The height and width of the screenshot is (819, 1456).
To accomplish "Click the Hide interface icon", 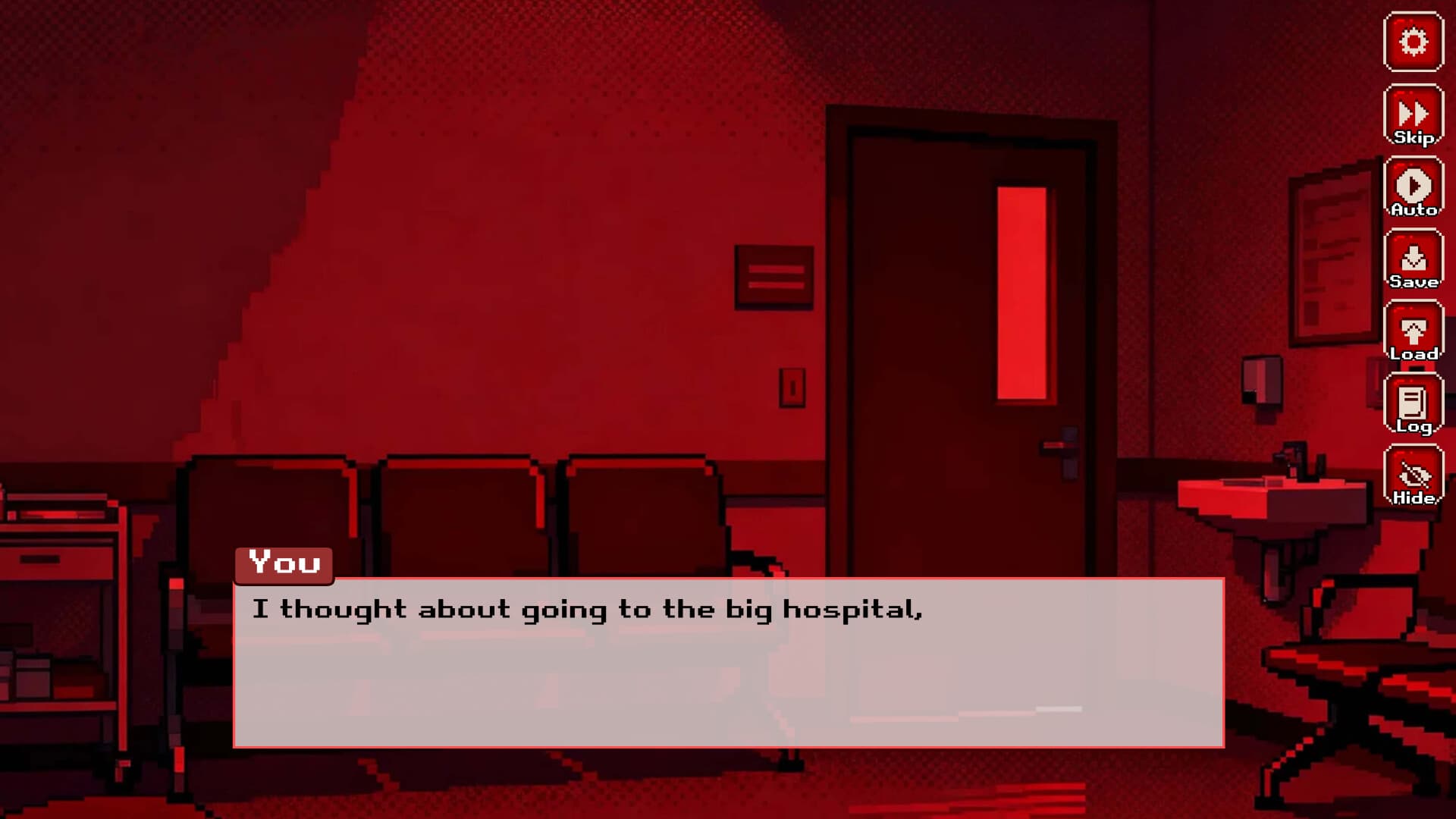I will (x=1414, y=475).
